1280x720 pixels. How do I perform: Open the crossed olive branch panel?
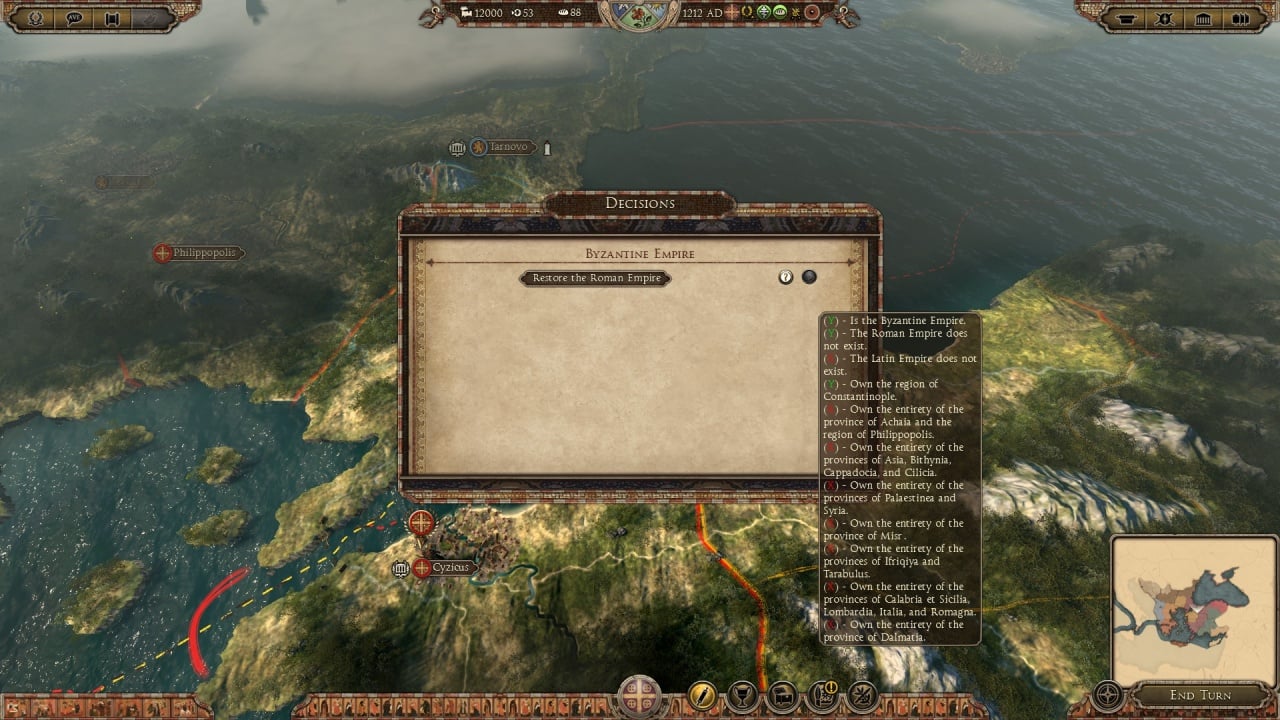tap(862, 695)
